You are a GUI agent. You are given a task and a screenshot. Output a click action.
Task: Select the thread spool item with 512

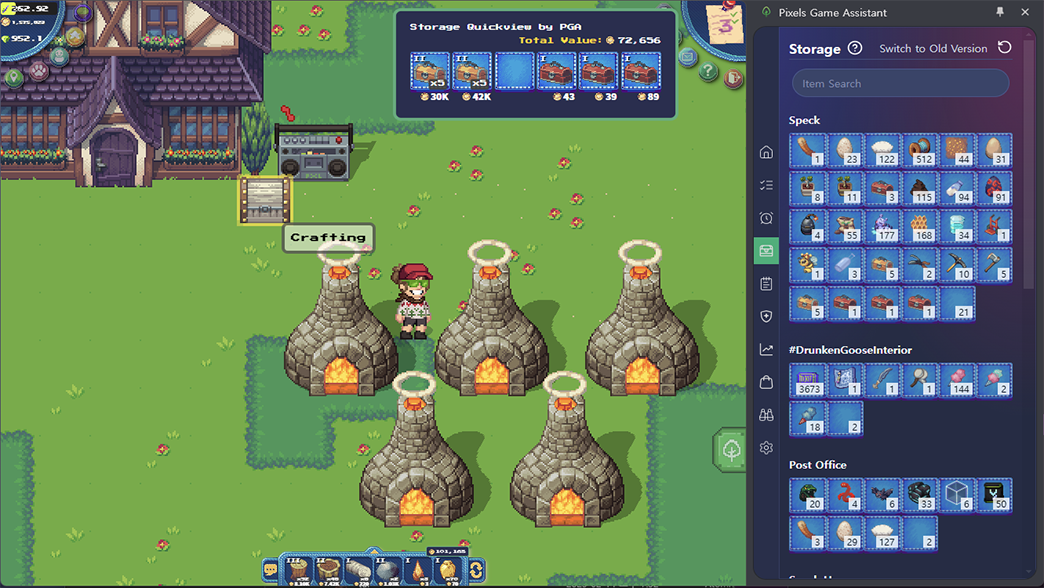click(x=920, y=151)
